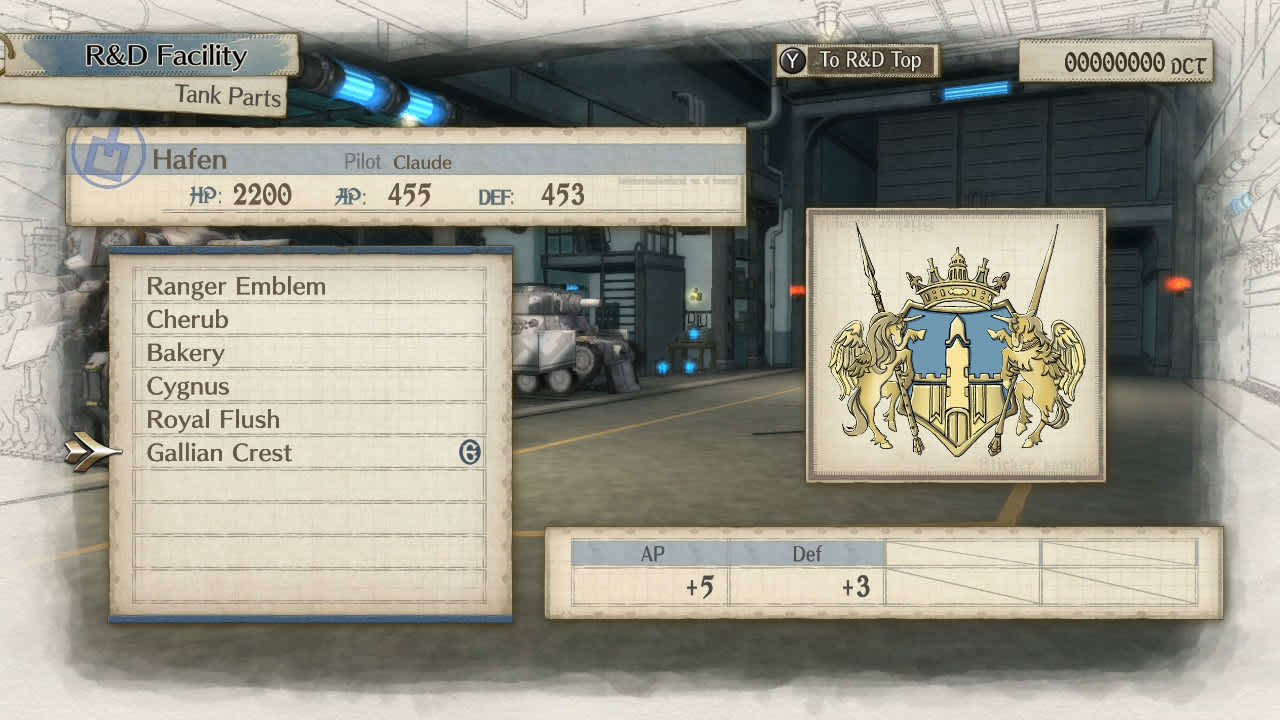This screenshot has width=1280, height=720.
Task: Select the Ranger Emblem part
Action: [236, 286]
